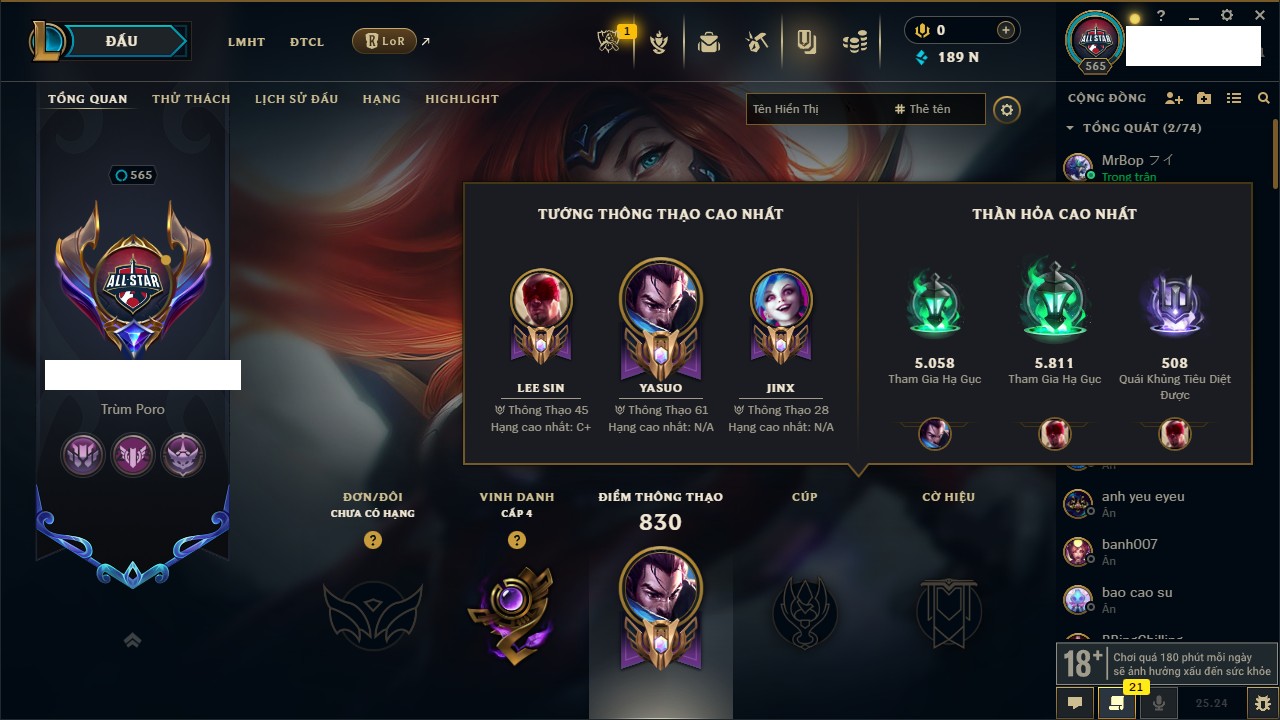Open the profile gear settings button
This screenshot has width=1280, height=720.
[x=1007, y=110]
